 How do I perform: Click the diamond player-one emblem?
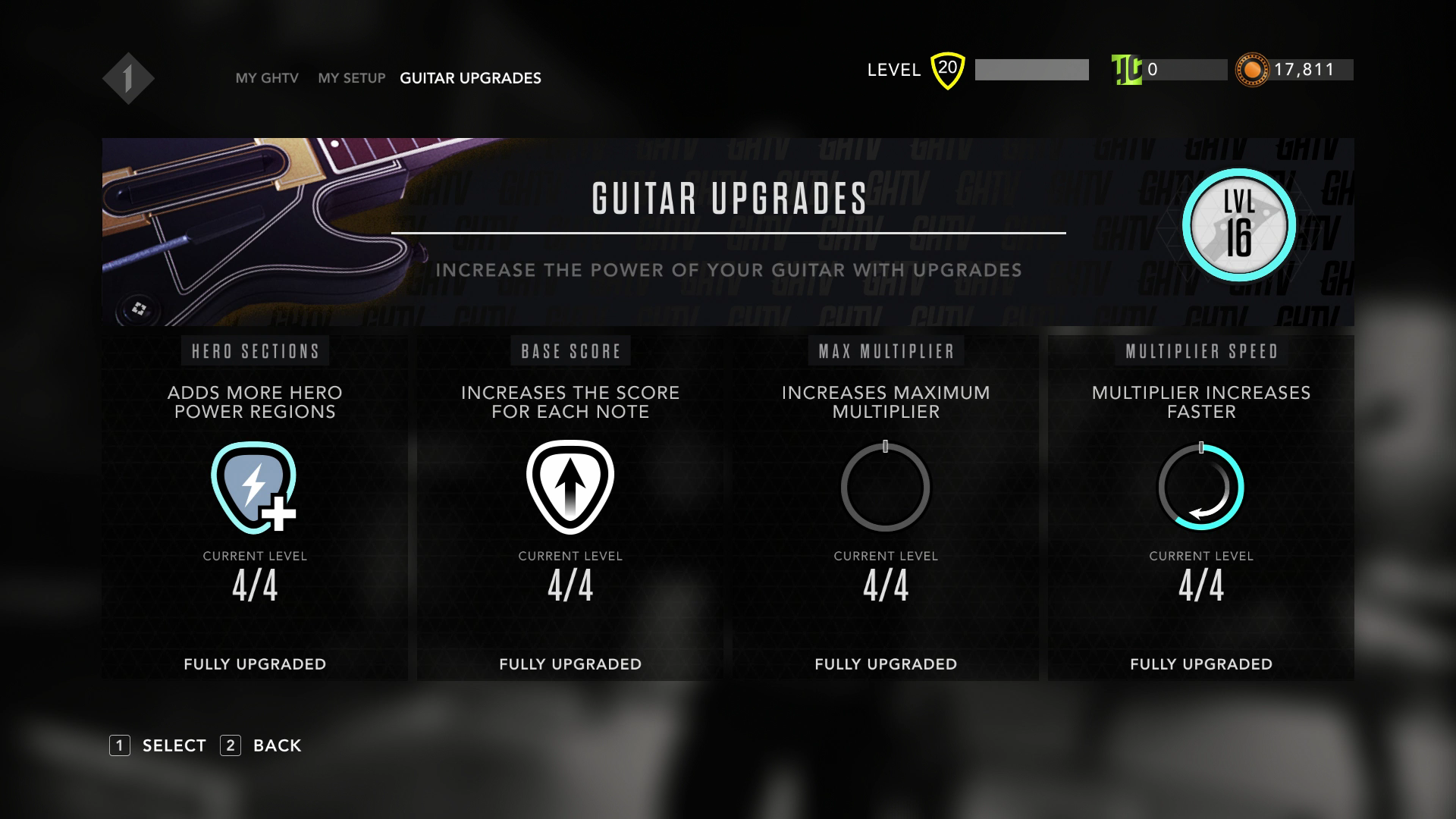pos(128,78)
